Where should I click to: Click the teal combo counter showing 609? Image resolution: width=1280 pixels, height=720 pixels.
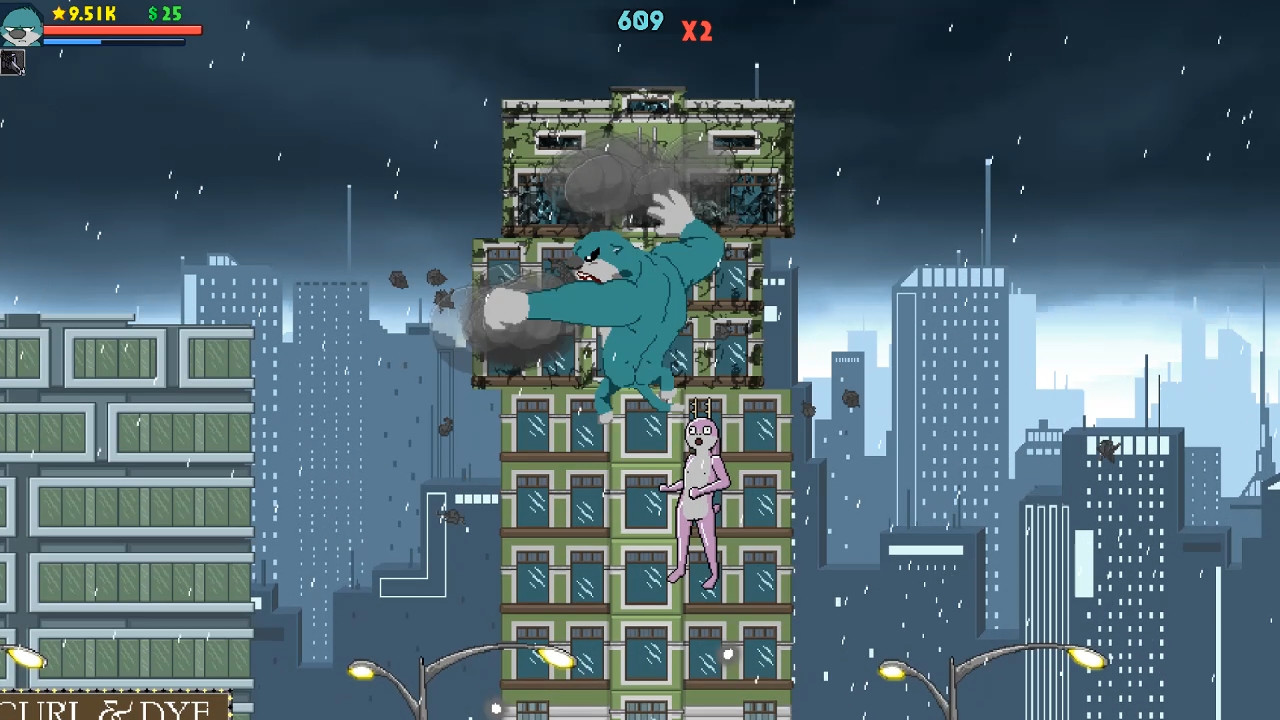[x=640, y=20]
